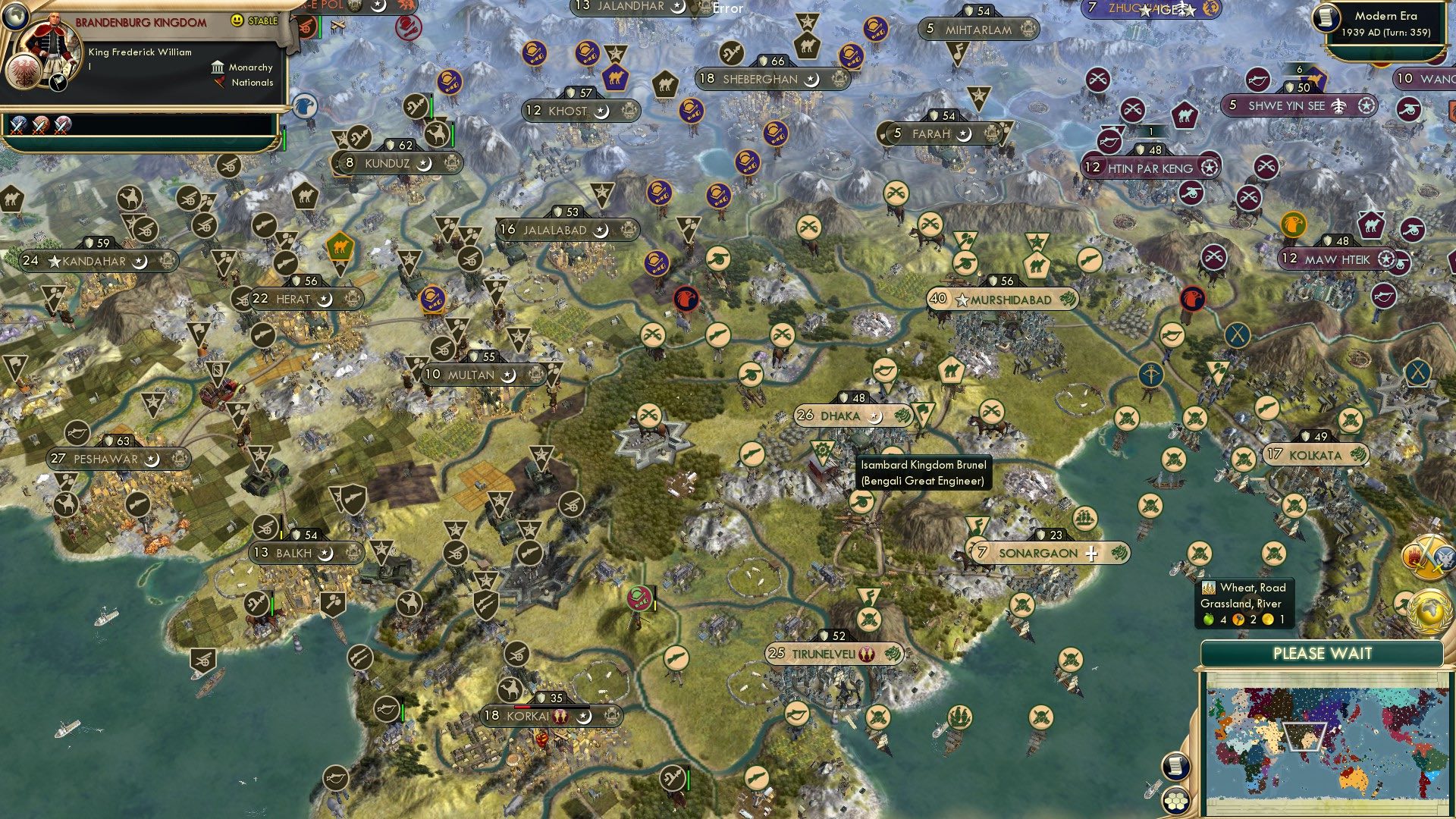This screenshot has width=1456, height=819.
Task: Click the Nationals red flag icon
Action: point(220,83)
